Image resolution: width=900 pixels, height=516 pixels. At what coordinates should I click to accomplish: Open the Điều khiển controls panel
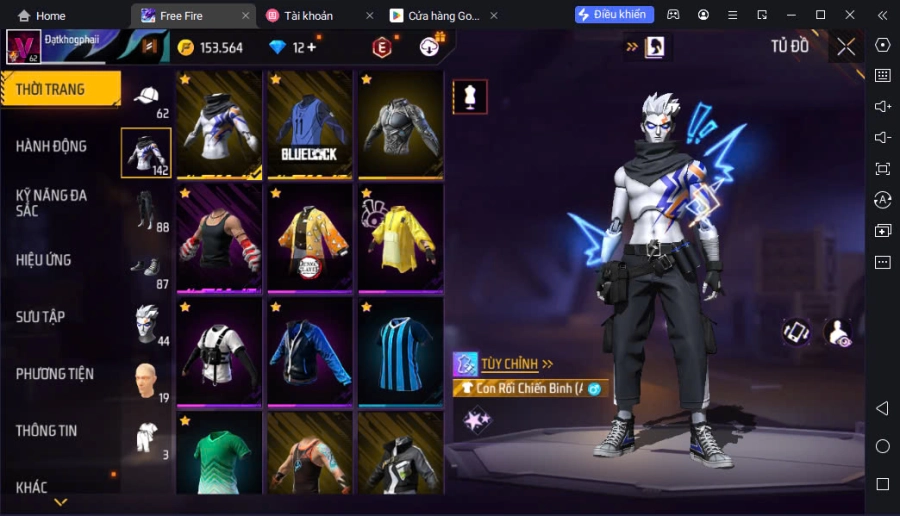[x=615, y=15]
